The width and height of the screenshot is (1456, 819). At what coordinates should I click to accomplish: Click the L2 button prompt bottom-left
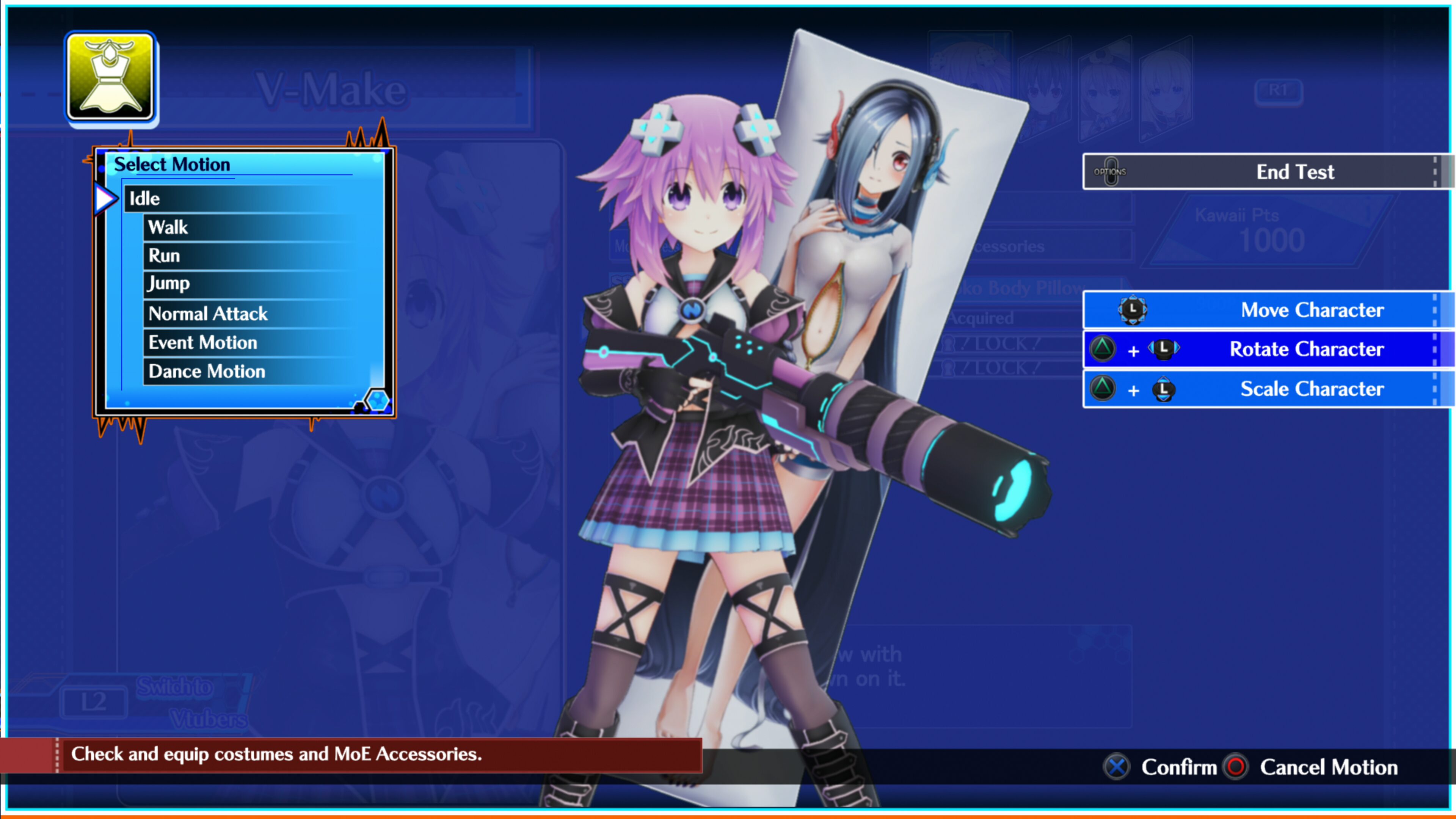point(94,703)
